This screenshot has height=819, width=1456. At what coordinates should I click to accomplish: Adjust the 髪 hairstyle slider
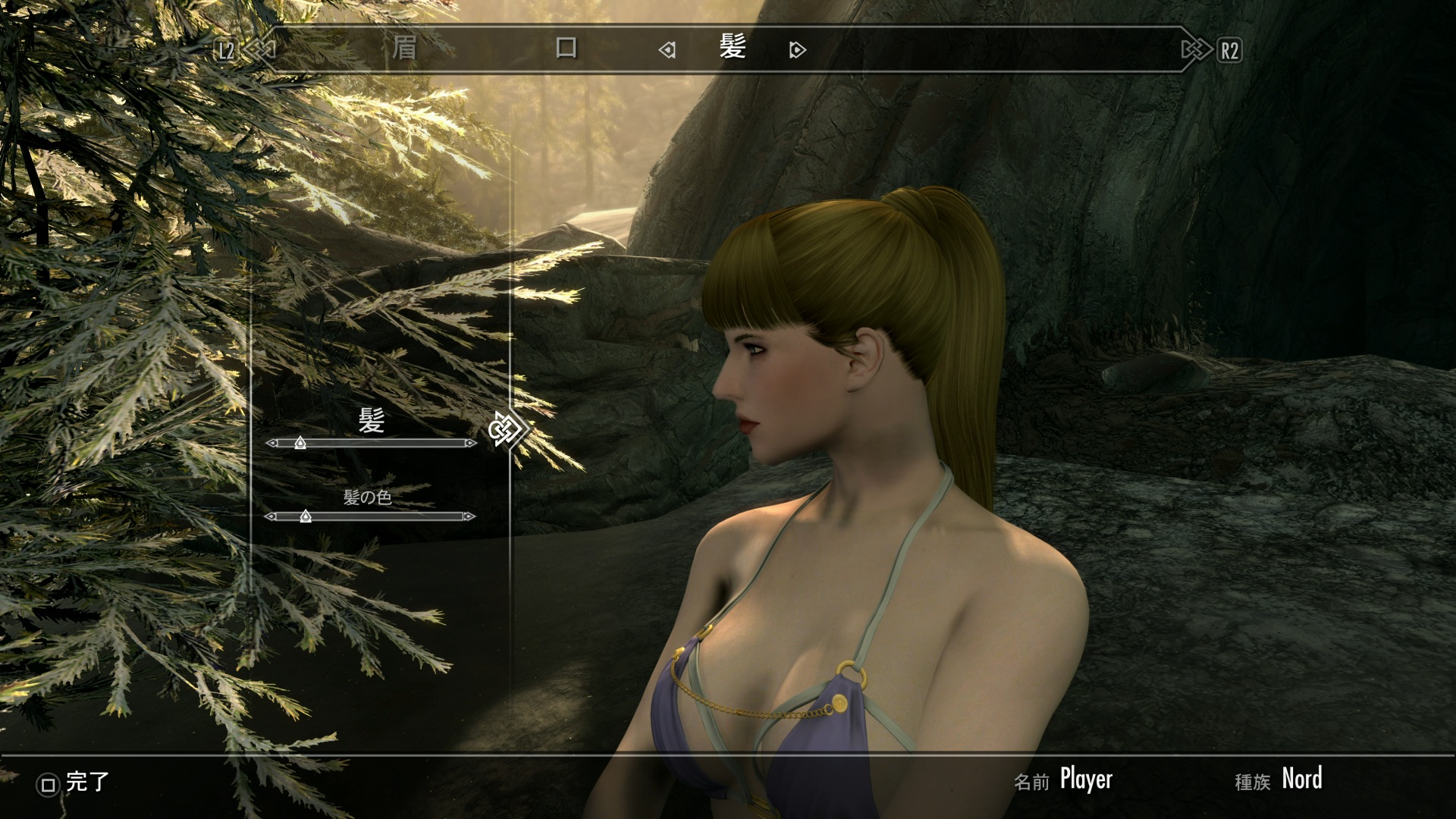pos(300,443)
